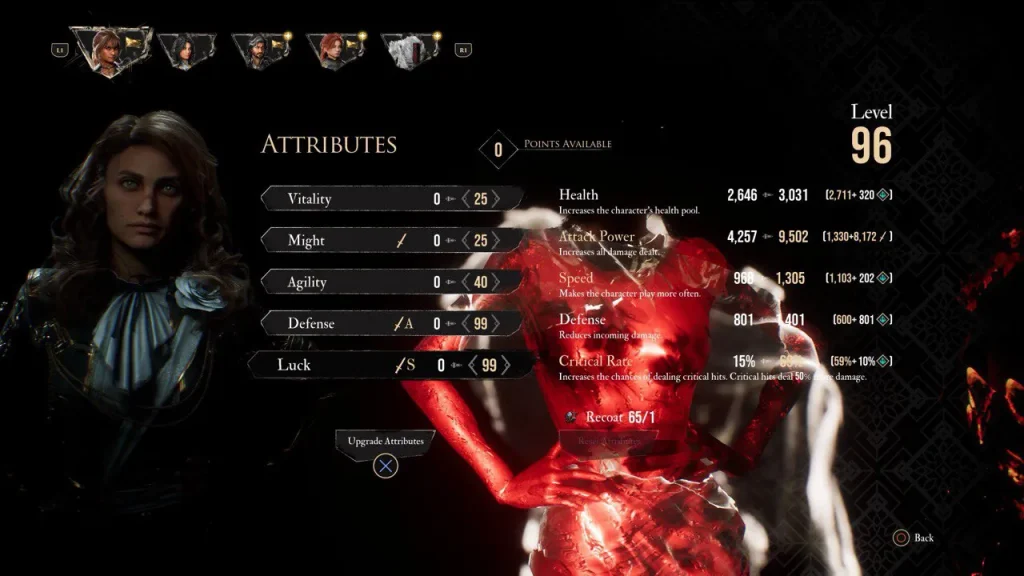The image size is (1024, 576).
Task: Switch to the red-haired character's portrait tab
Action: pyautogui.click(x=331, y=50)
